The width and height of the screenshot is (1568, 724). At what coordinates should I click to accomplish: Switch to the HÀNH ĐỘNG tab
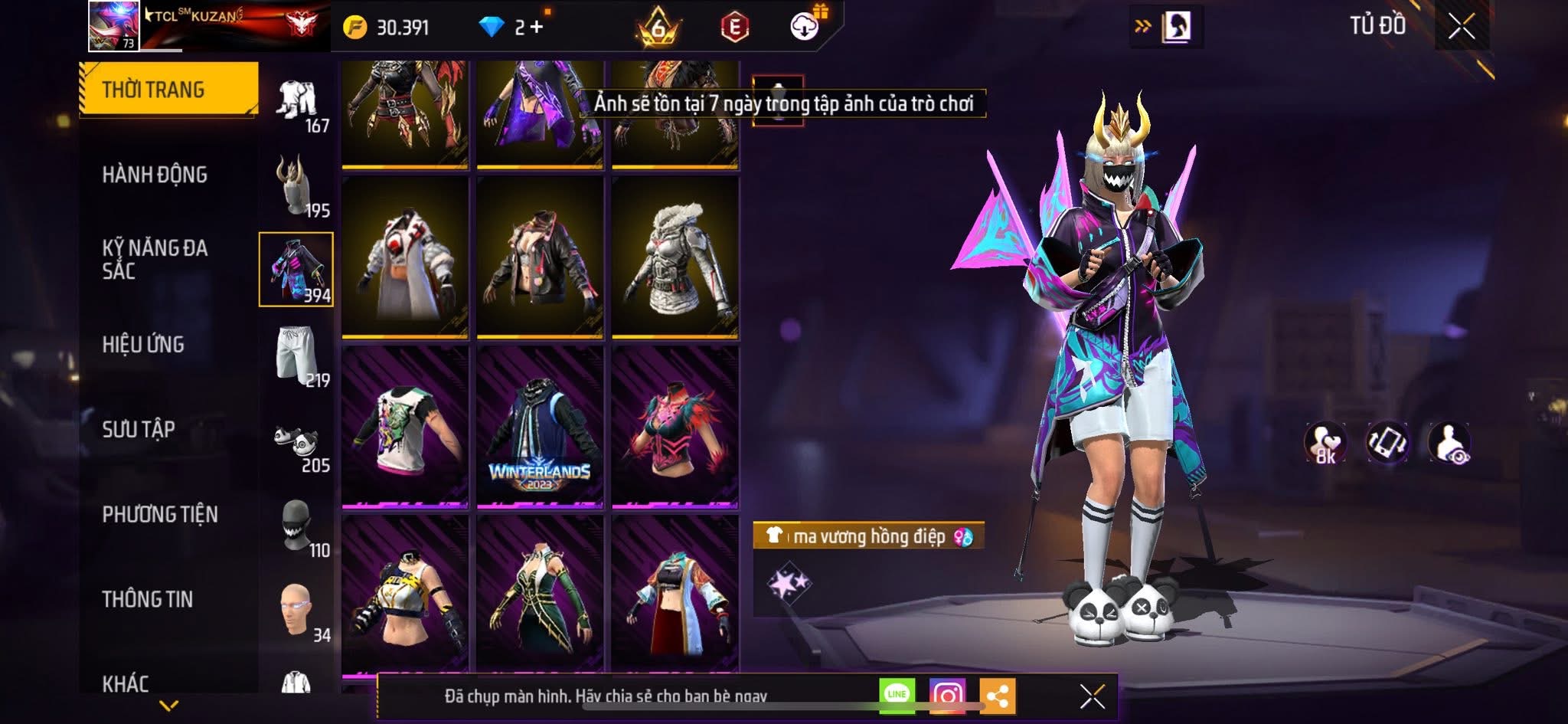pos(155,175)
